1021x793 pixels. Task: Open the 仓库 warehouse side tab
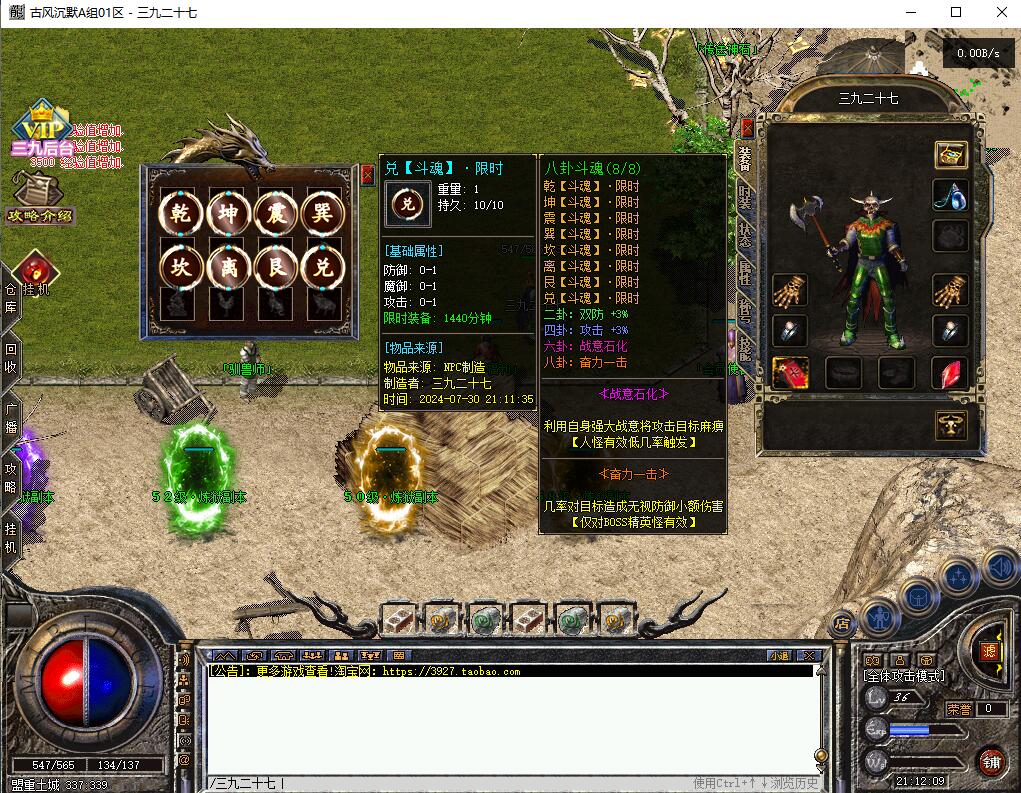tap(11, 299)
